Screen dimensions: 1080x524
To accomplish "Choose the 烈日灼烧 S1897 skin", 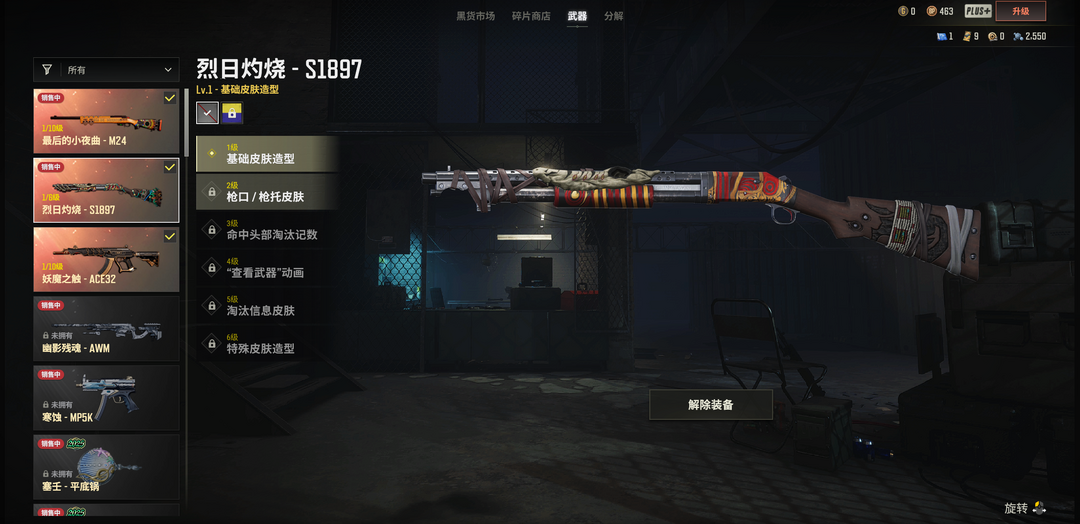I will pyautogui.click(x=106, y=190).
